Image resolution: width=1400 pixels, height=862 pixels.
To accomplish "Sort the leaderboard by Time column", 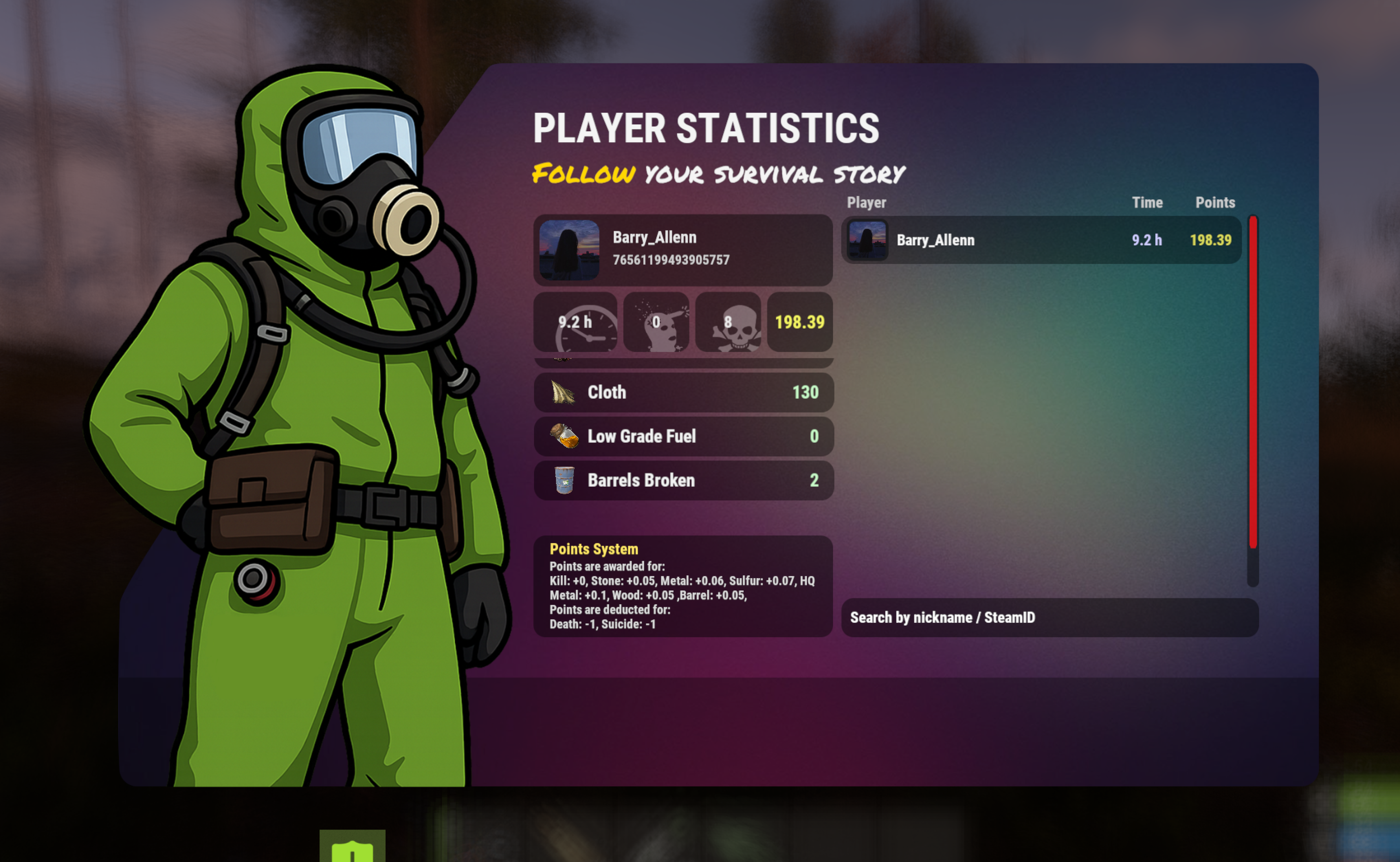I will pos(1146,202).
